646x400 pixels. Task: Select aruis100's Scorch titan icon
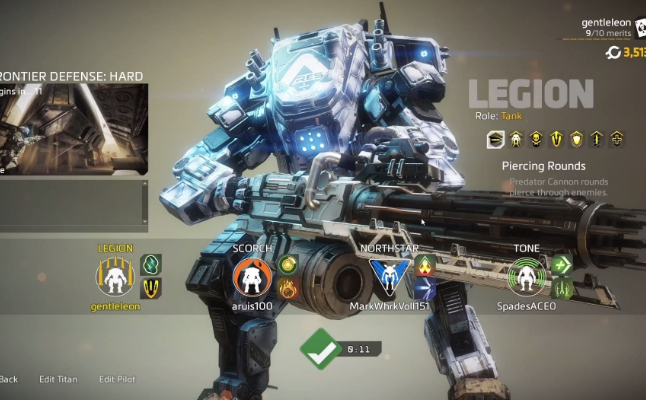click(x=251, y=277)
